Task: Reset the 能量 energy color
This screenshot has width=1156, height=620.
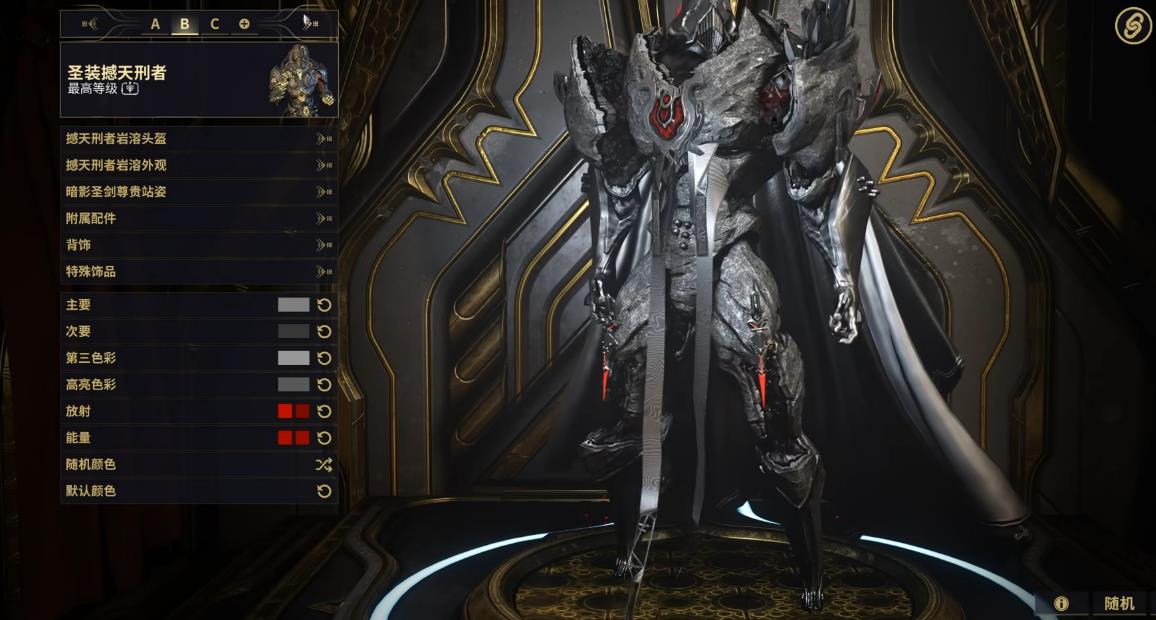Action: pyautogui.click(x=324, y=438)
